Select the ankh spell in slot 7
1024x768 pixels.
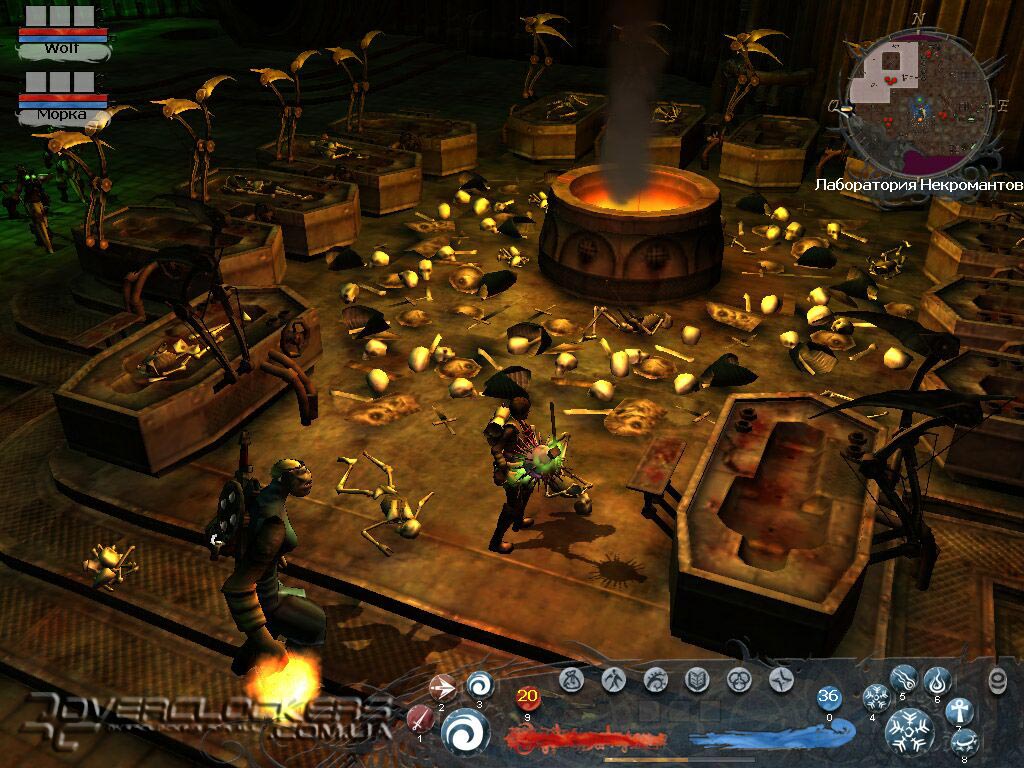pyautogui.click(x=959, y=710)
